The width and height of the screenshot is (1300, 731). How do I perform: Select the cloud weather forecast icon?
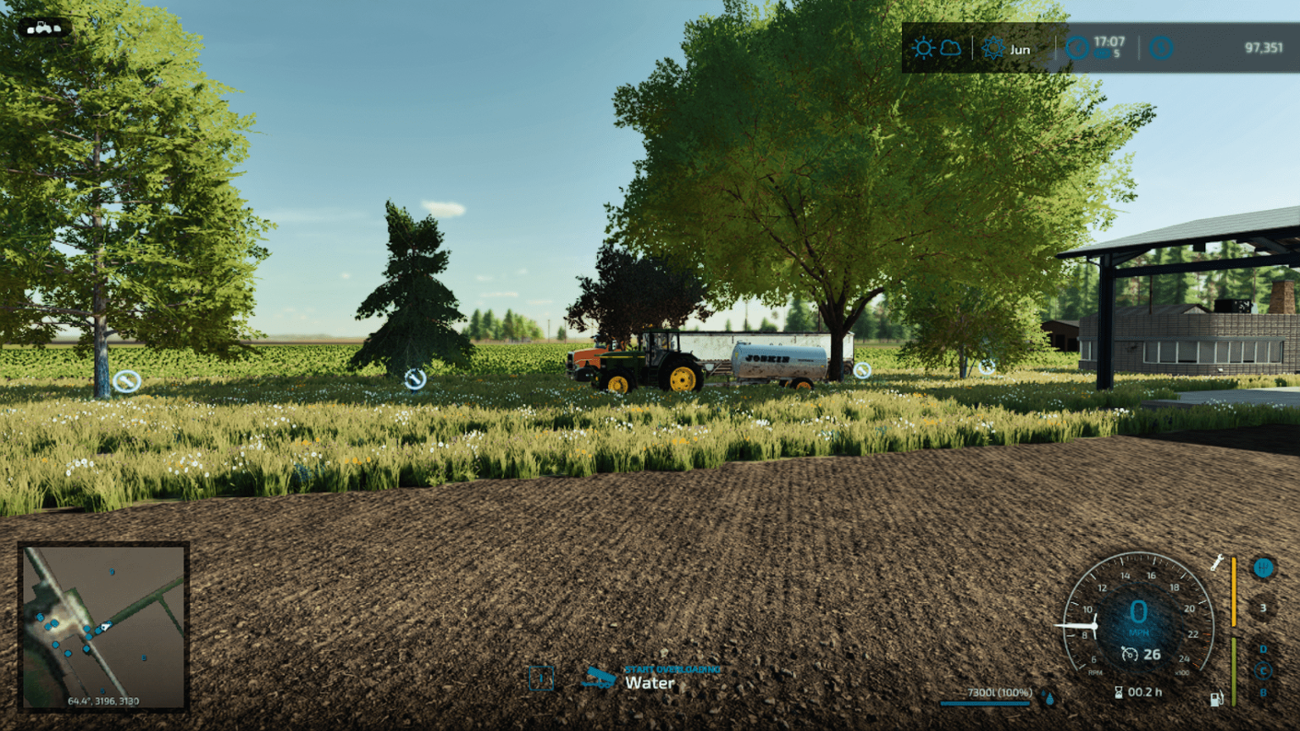[948, 47]
